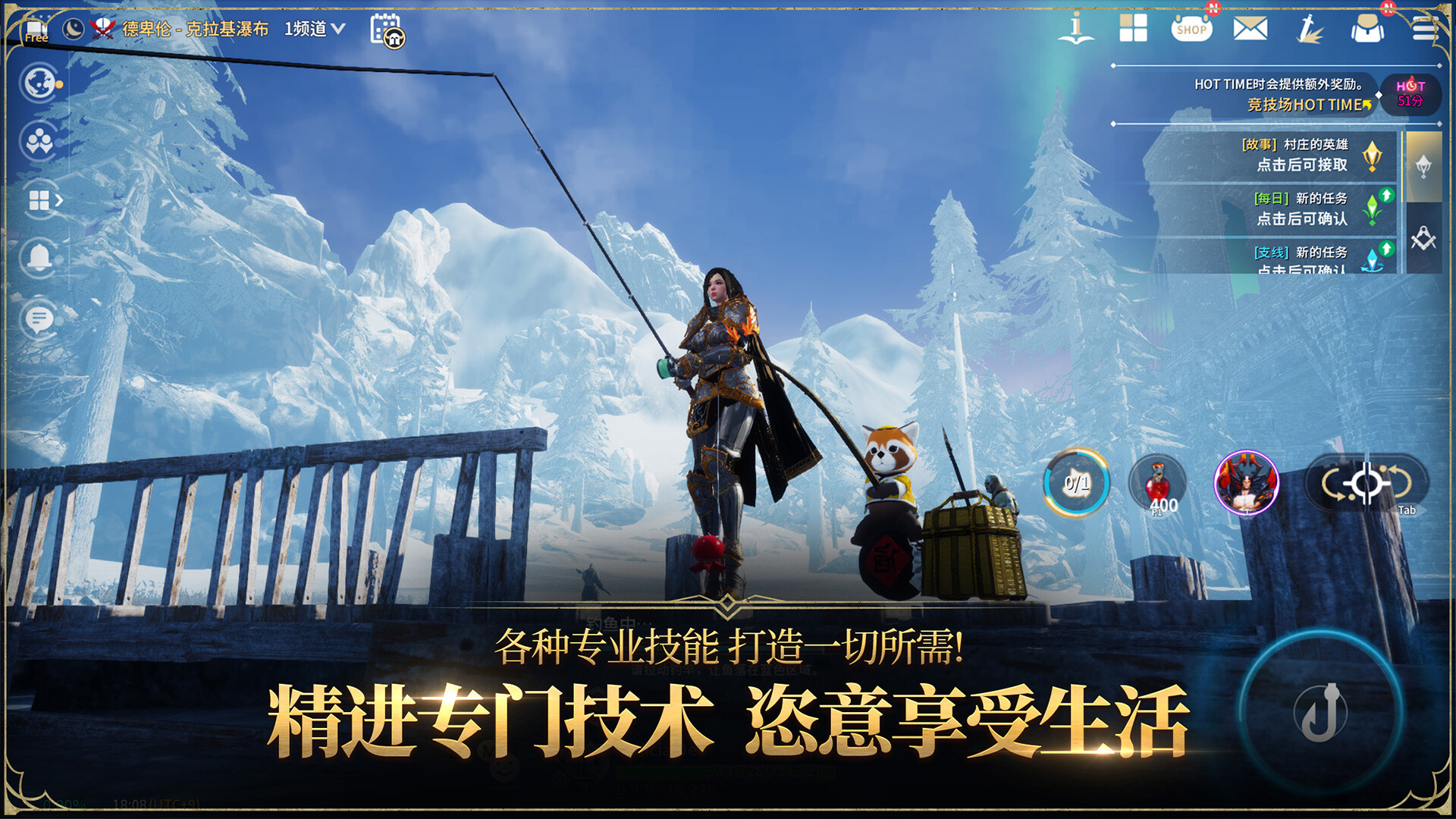Check alerts via the bell icon
This screenshot has width=1456, height=819.
[x=39, y=256]
